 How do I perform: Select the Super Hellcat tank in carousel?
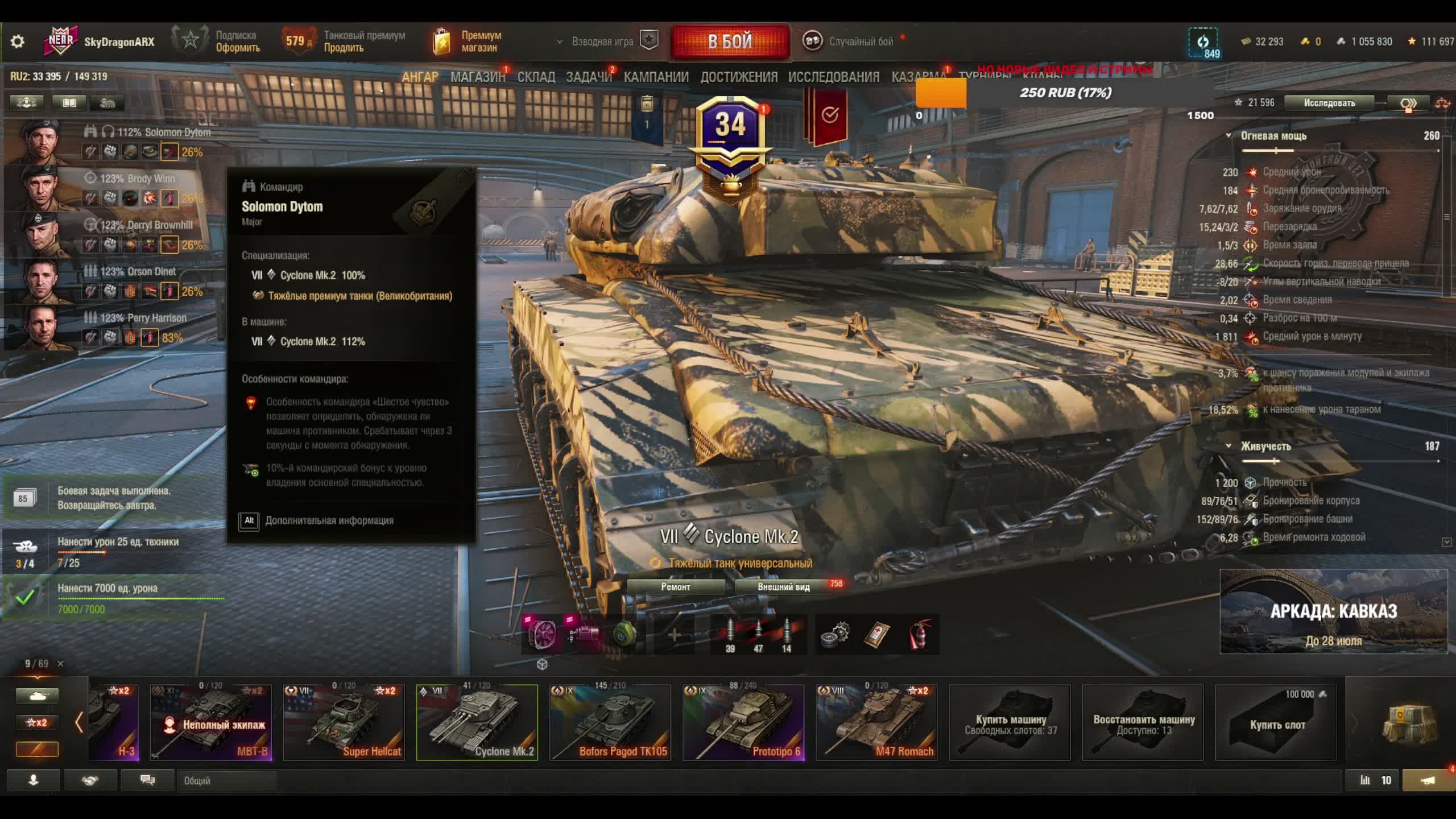pyautogui.click(x=344, y=722)
